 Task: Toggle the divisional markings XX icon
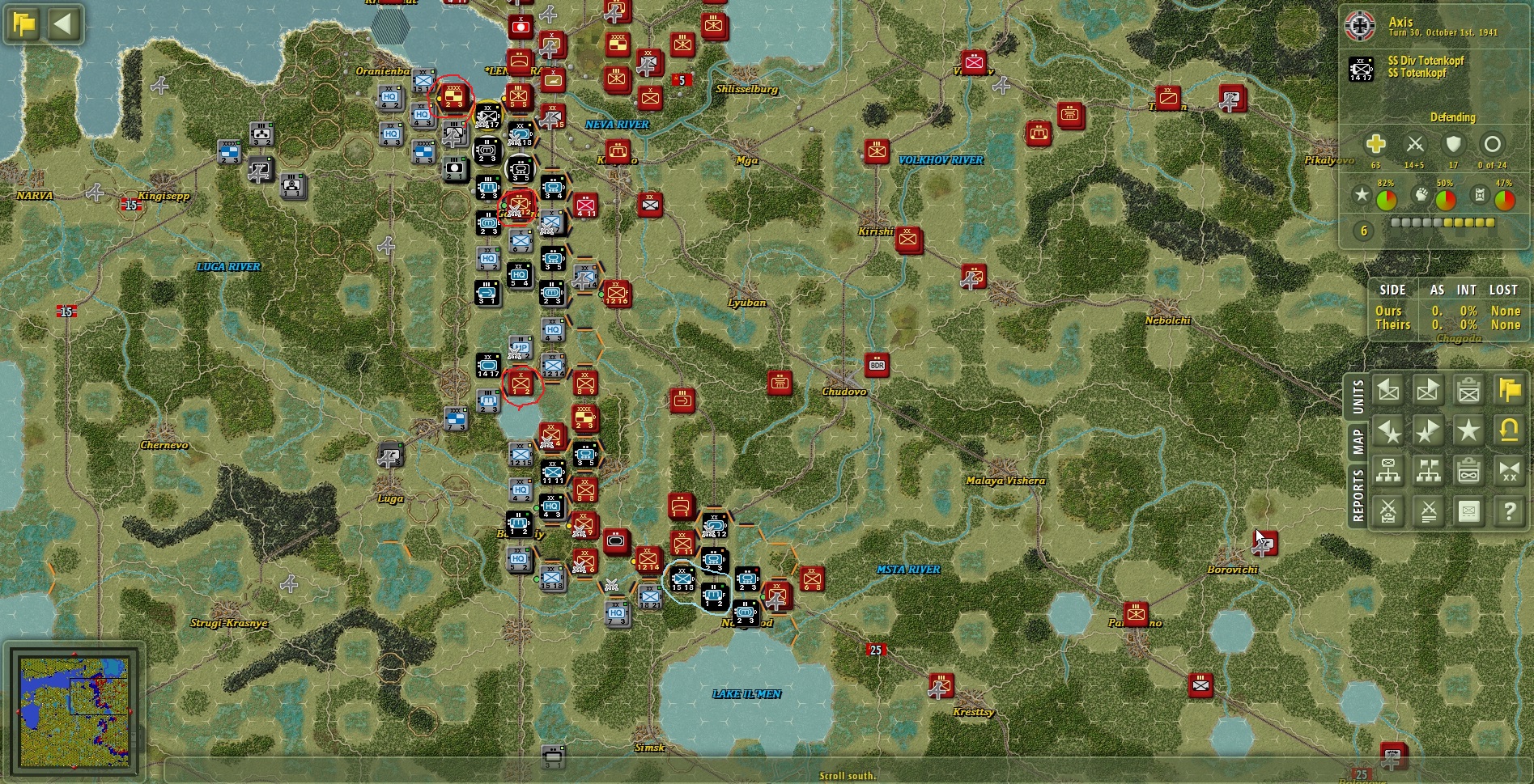click(x=1507, y=472)
